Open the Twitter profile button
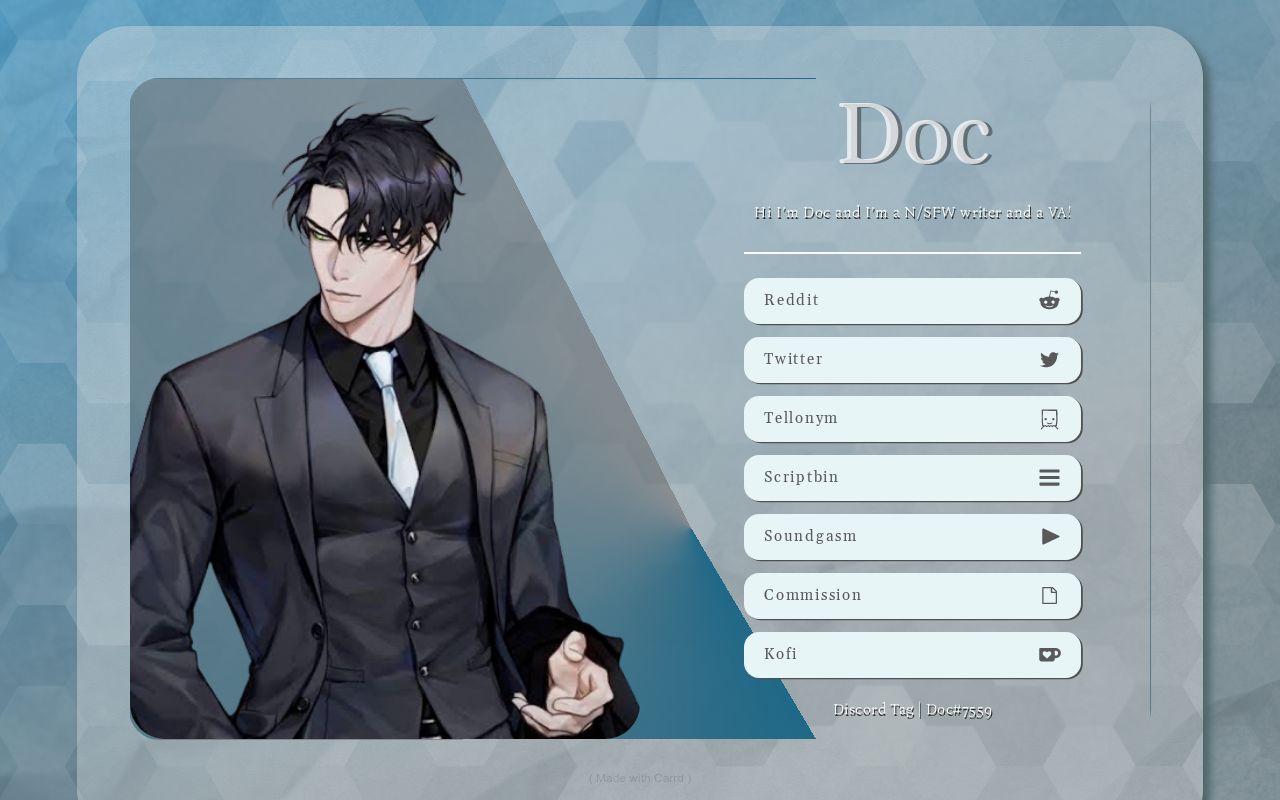The image size is (1280, 800). [x=912, y=359]
